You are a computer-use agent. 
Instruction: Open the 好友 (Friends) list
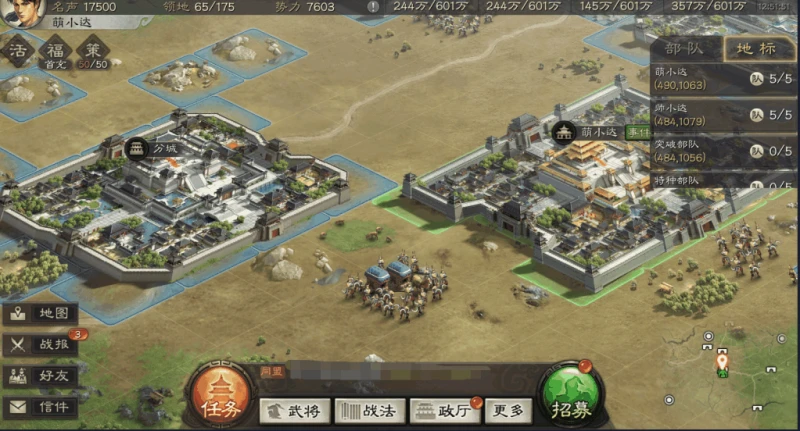pos(40,376)
